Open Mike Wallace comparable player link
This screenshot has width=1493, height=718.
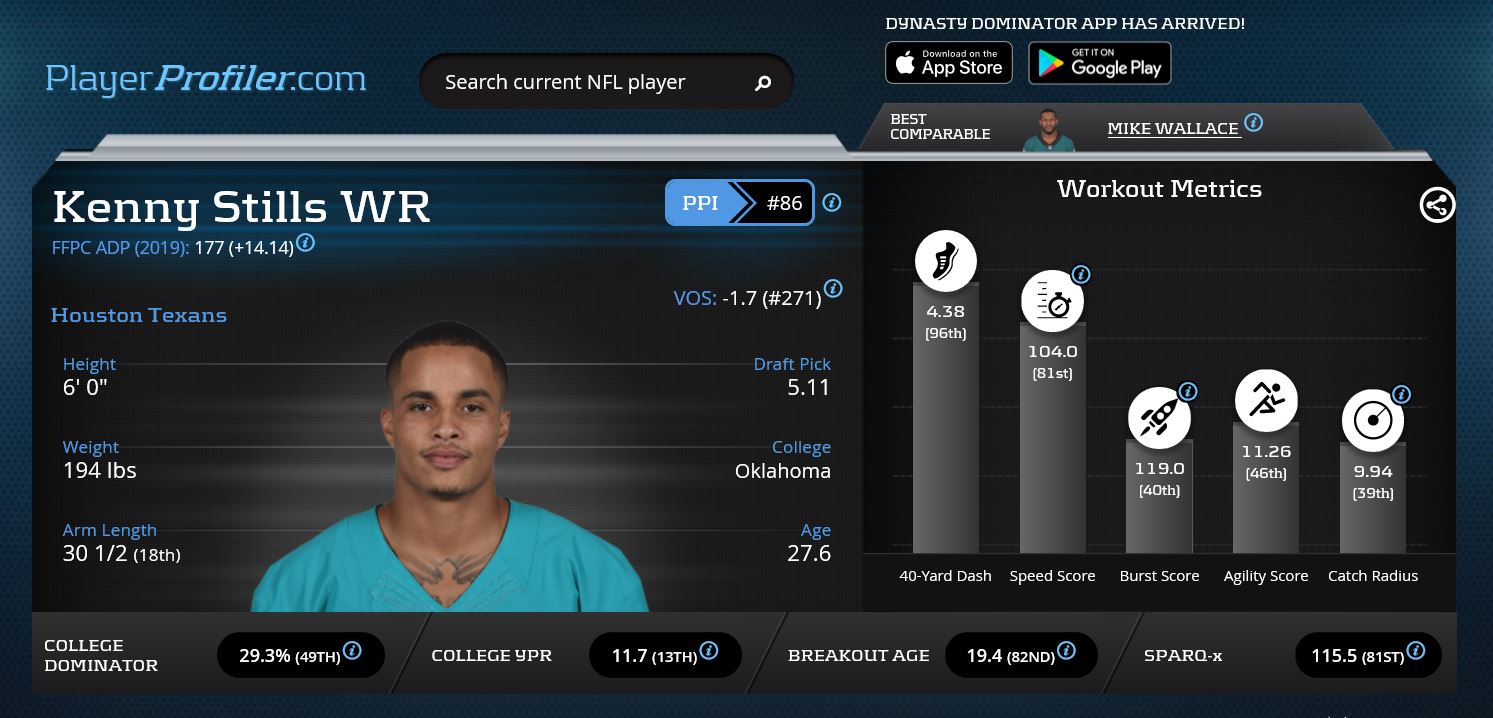1172,128
